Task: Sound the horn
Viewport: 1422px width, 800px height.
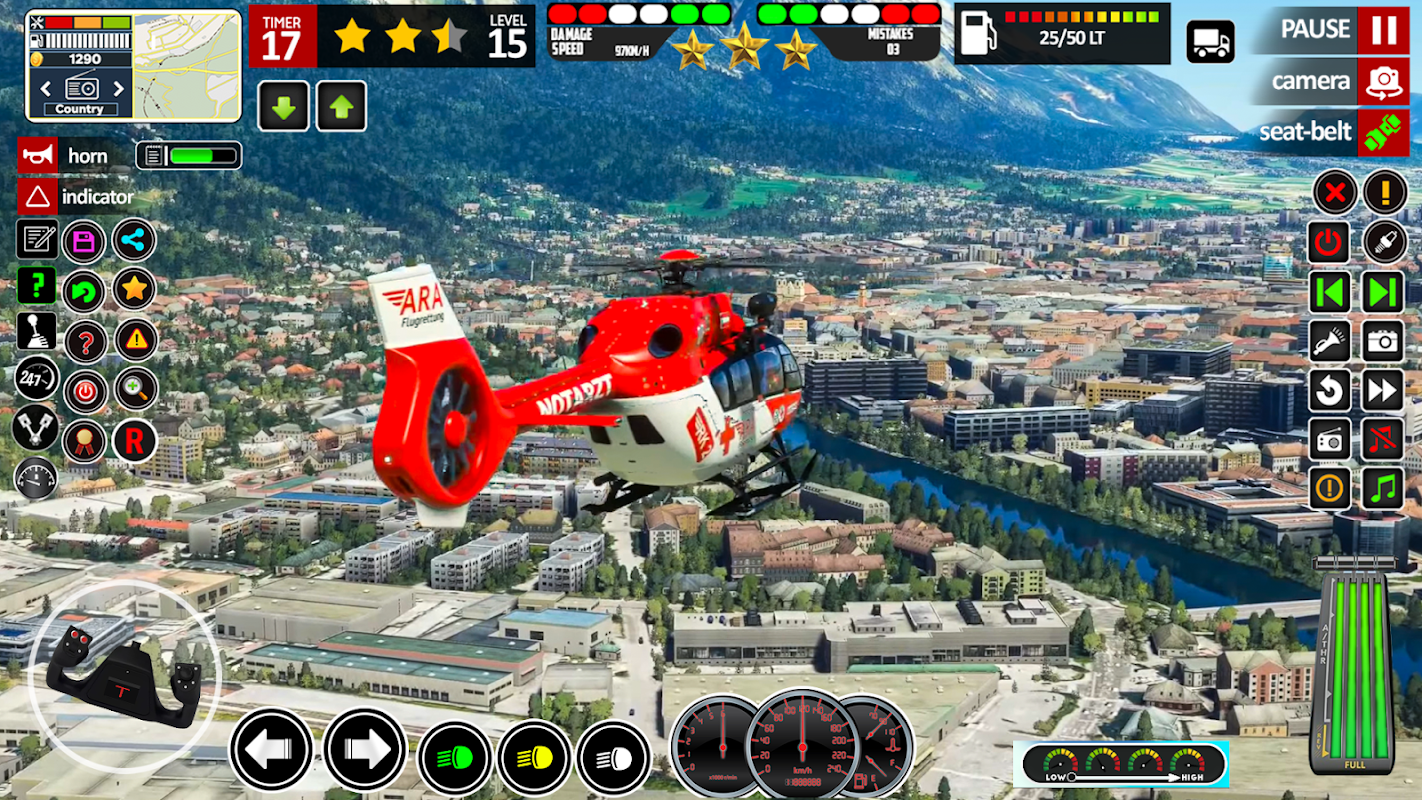Action: point(37,155)
